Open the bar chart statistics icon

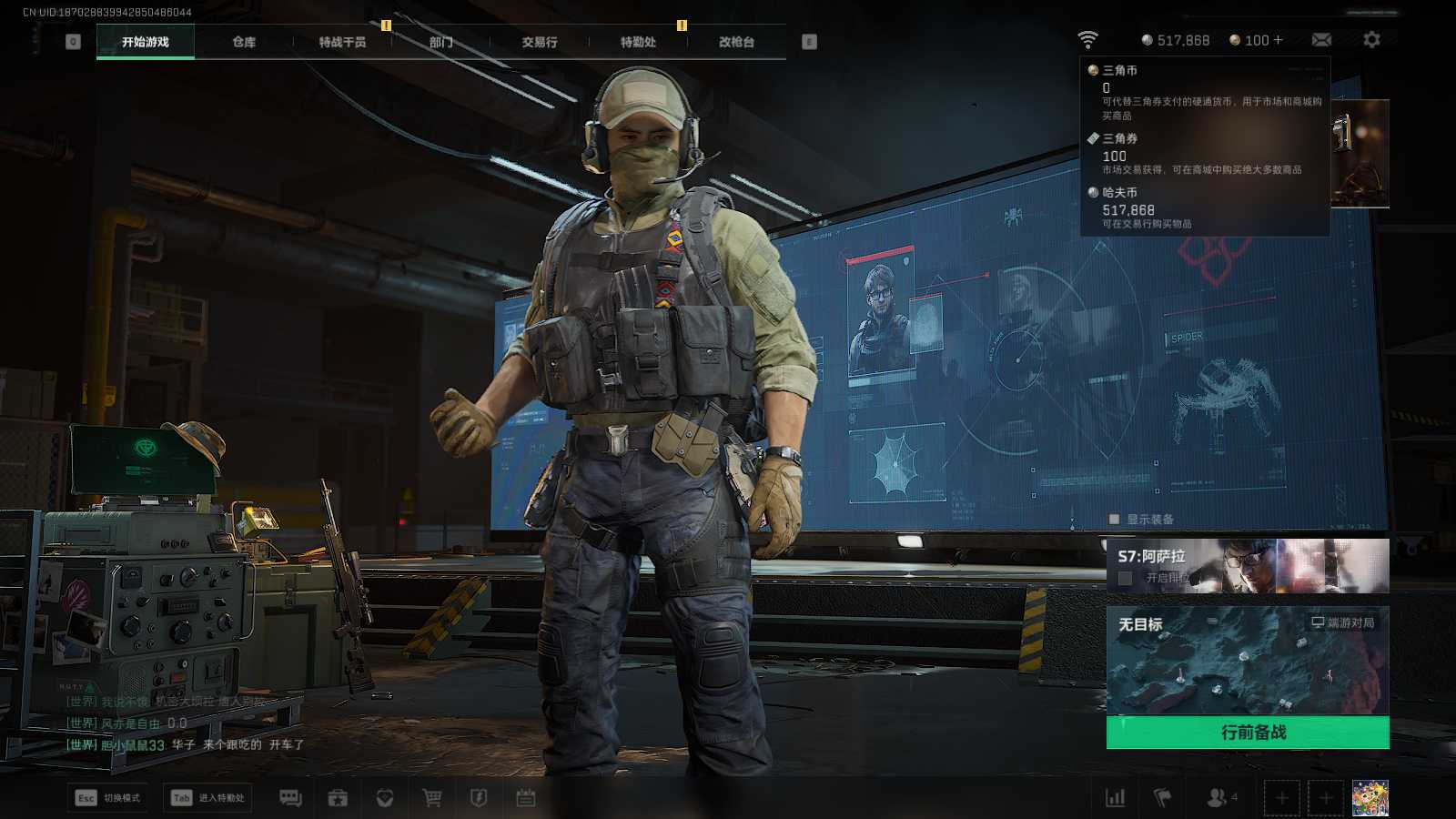point(1115,798)
